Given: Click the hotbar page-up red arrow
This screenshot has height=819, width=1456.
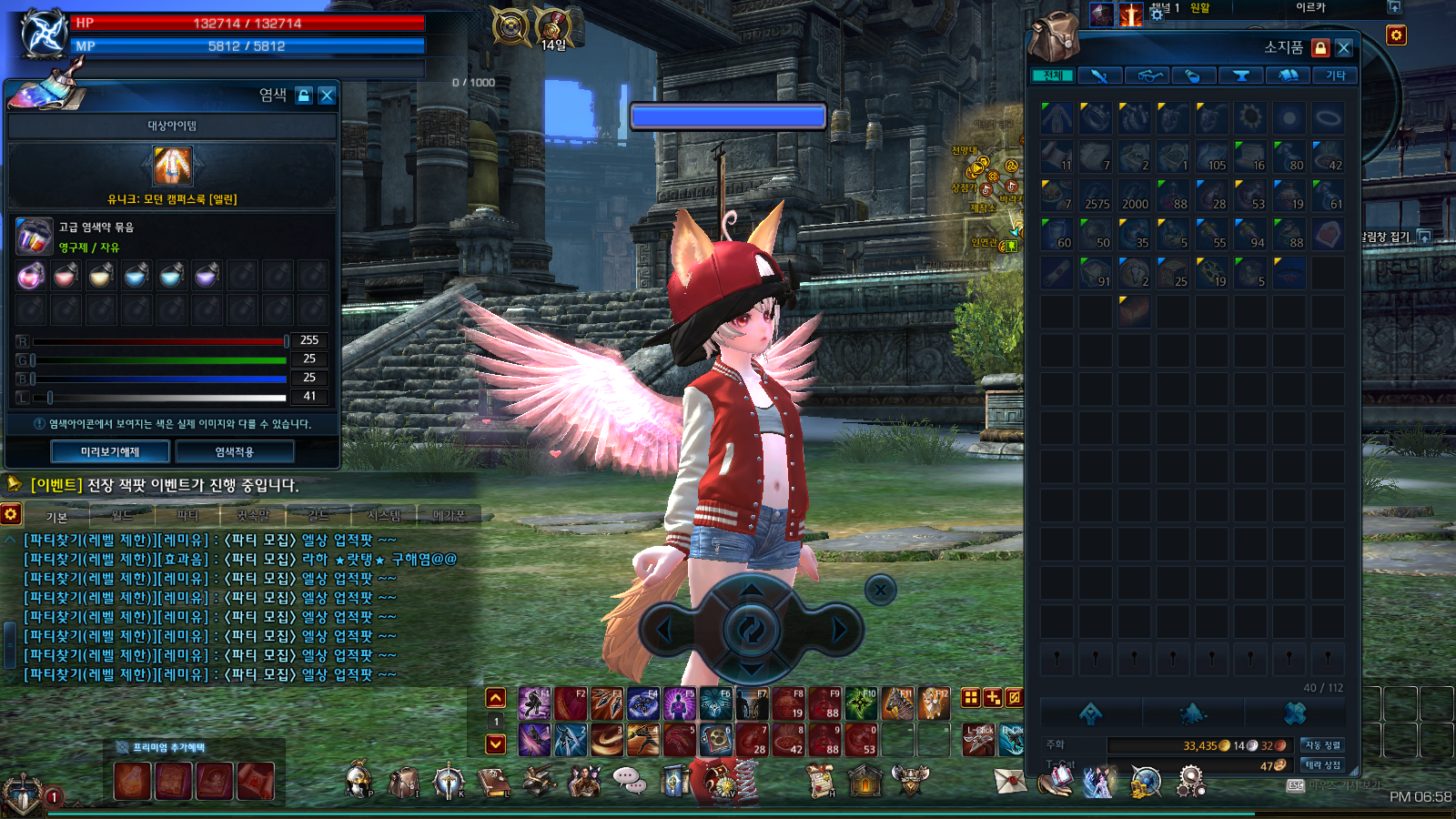Looking at the screenshot, I should pos(496,698).
